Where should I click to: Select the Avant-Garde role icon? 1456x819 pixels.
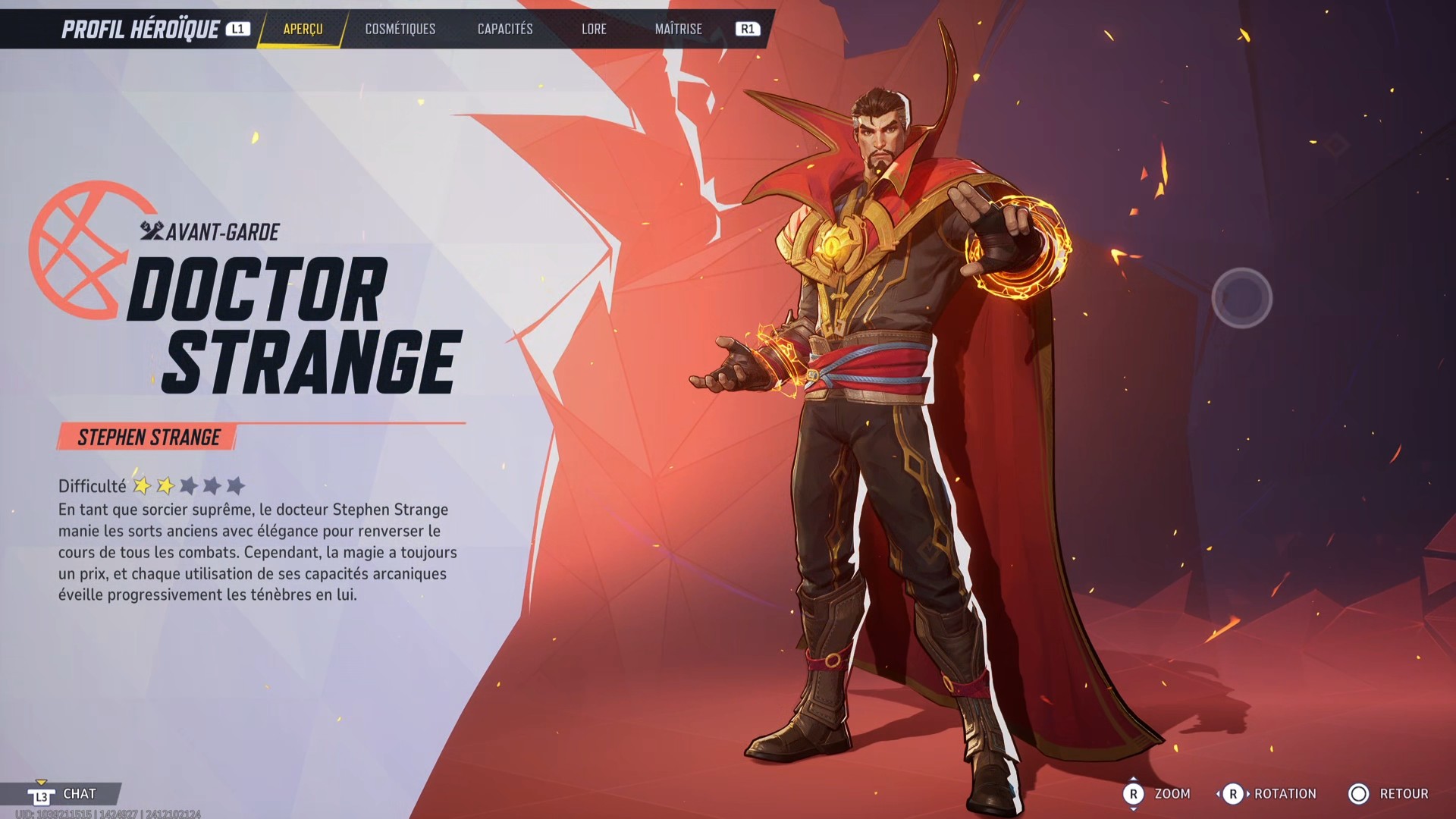pos(152,229)
